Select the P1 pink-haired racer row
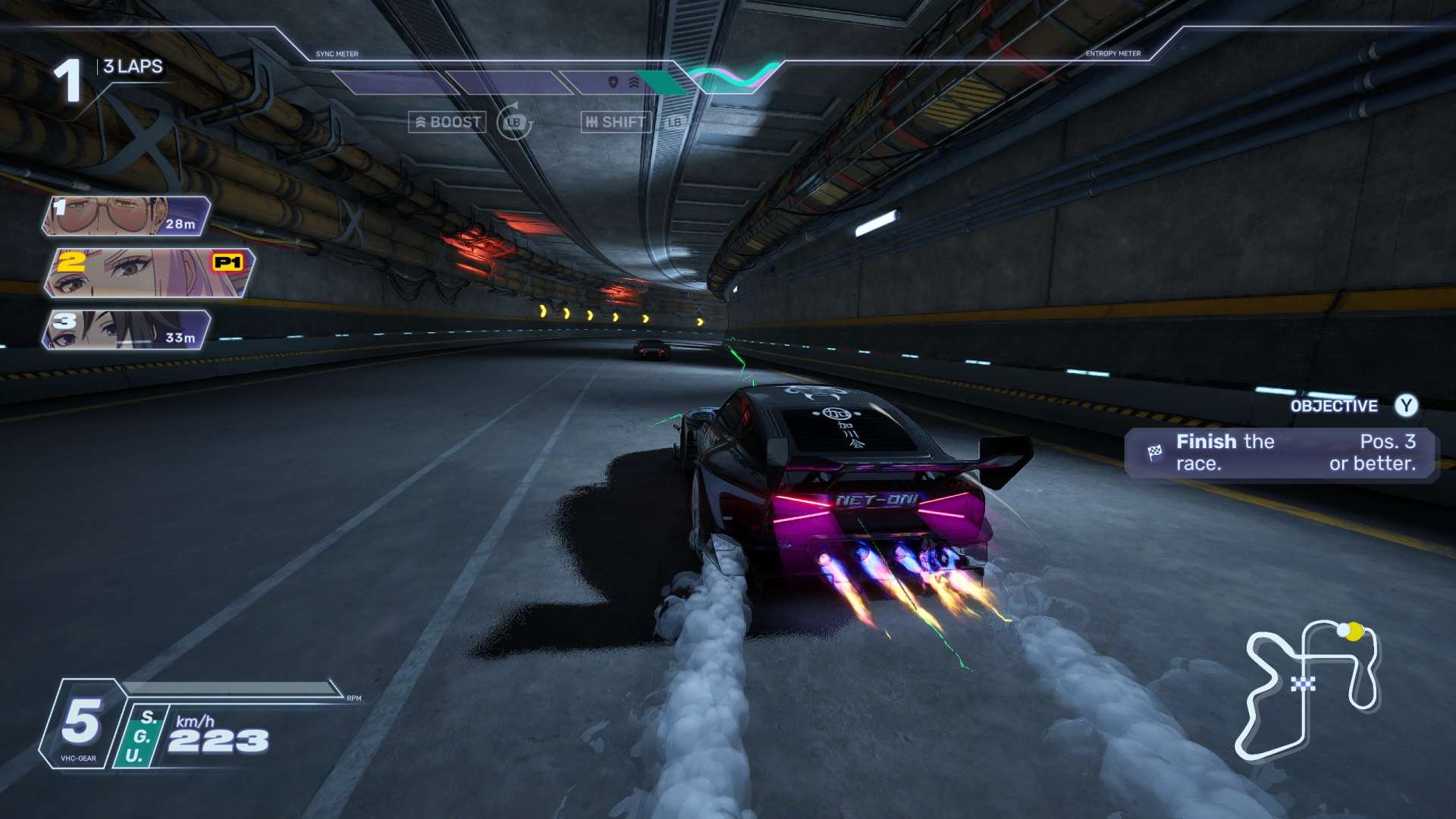The image size is (1456, 819). [149, 273]
